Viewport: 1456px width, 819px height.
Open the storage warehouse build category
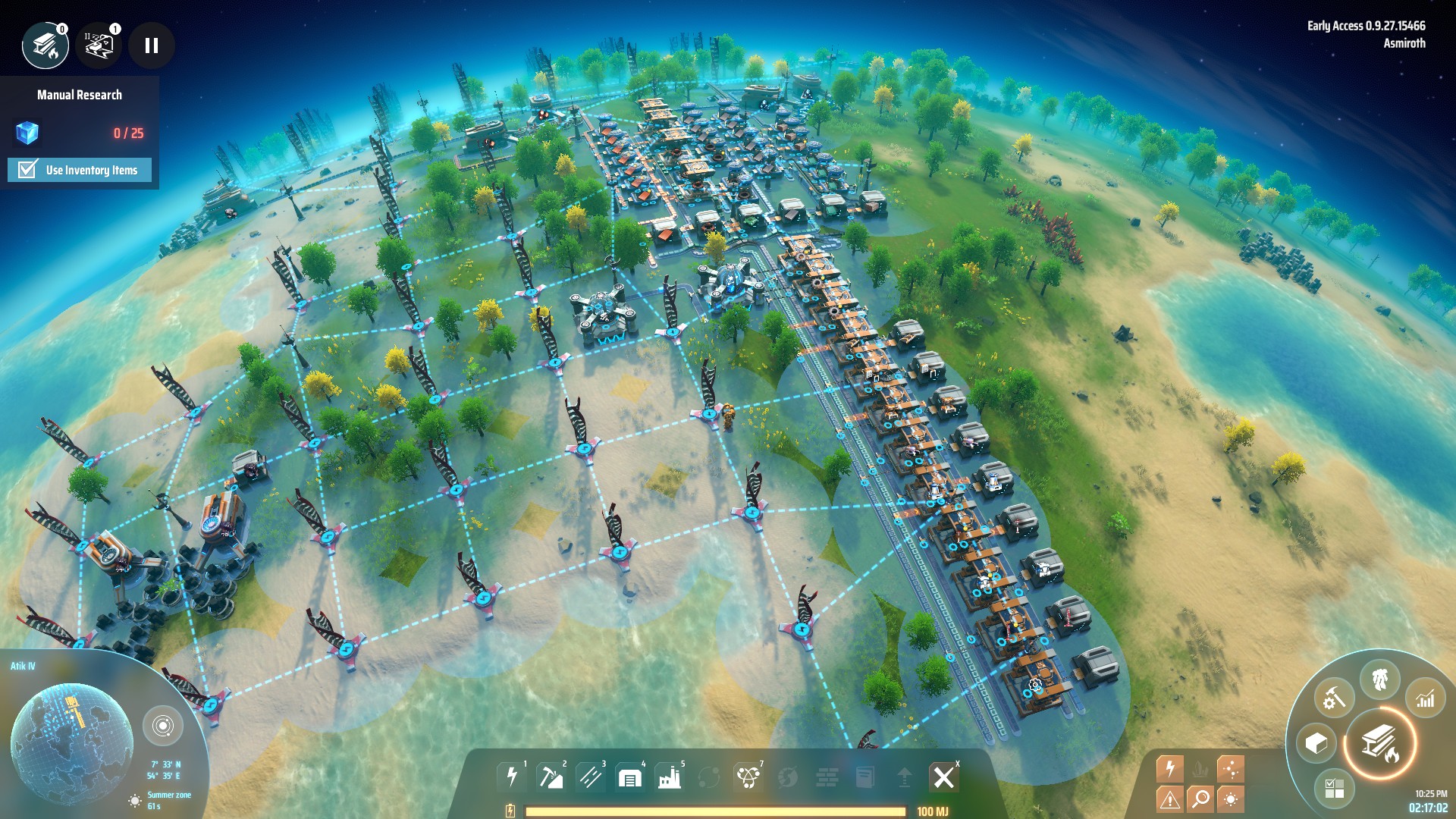point(629,777)
